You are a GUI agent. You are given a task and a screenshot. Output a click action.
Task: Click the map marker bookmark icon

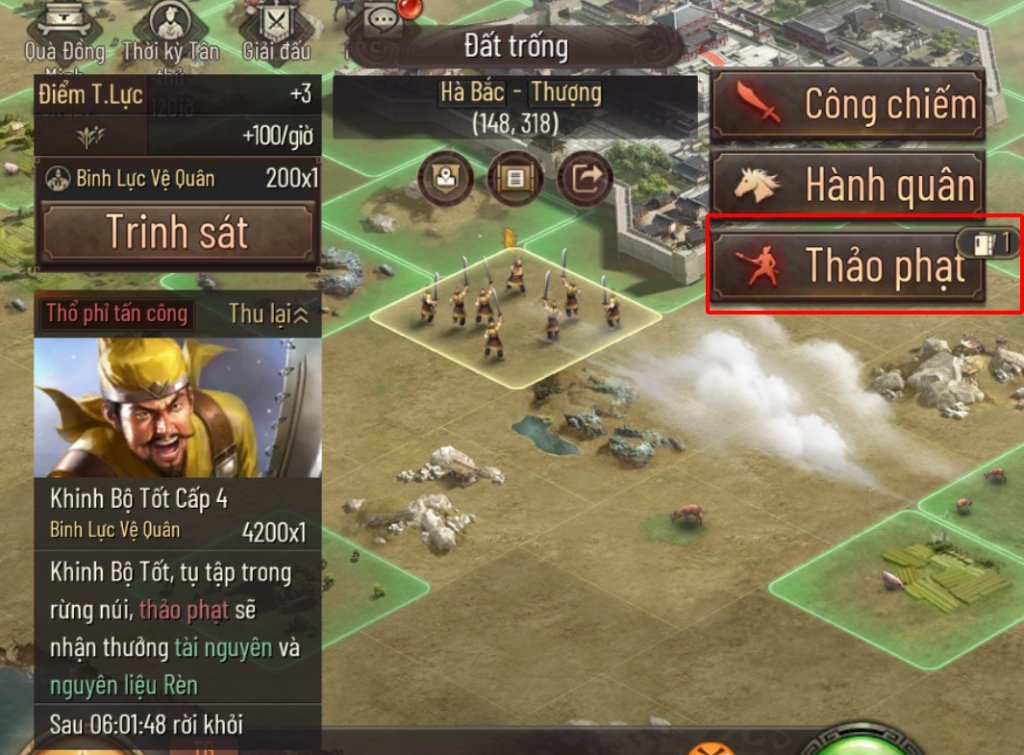(x=445, y=179)
